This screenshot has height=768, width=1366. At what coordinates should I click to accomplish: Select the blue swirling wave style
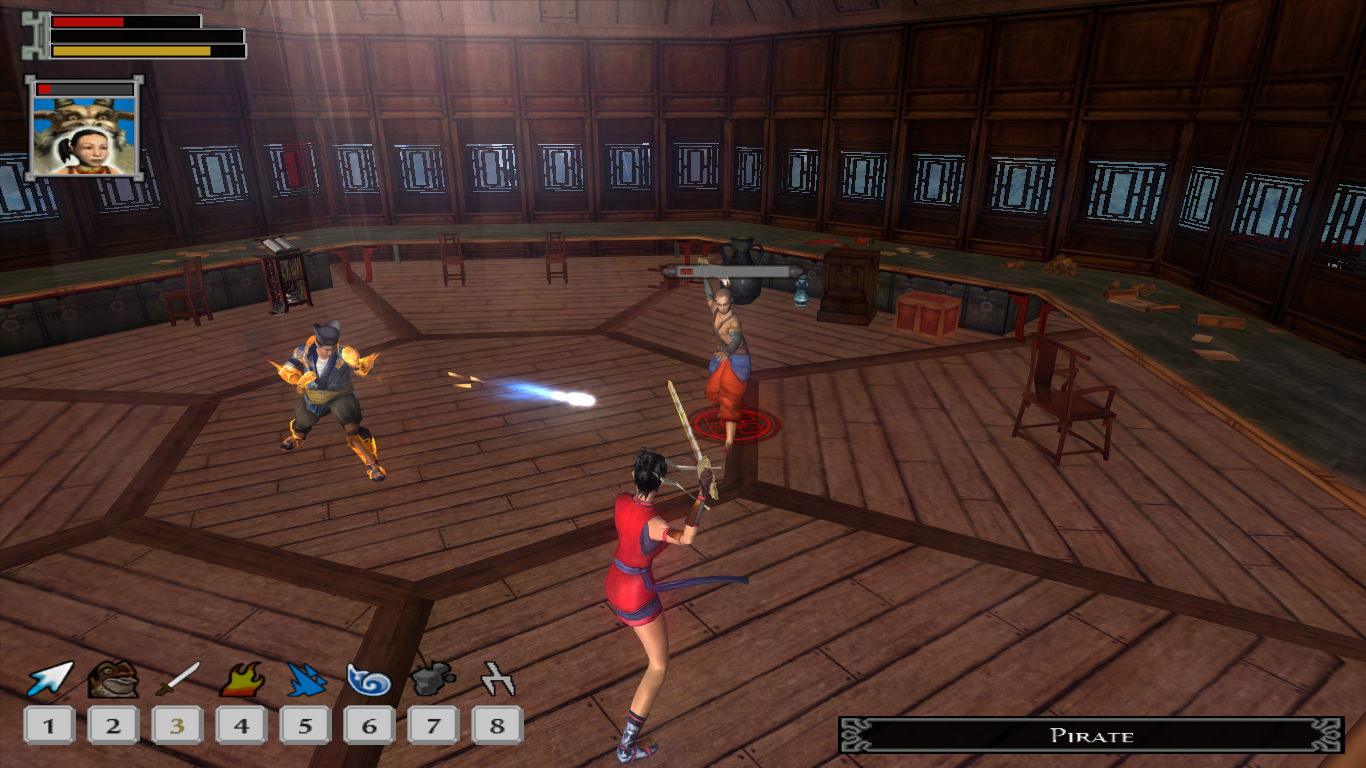369,680
